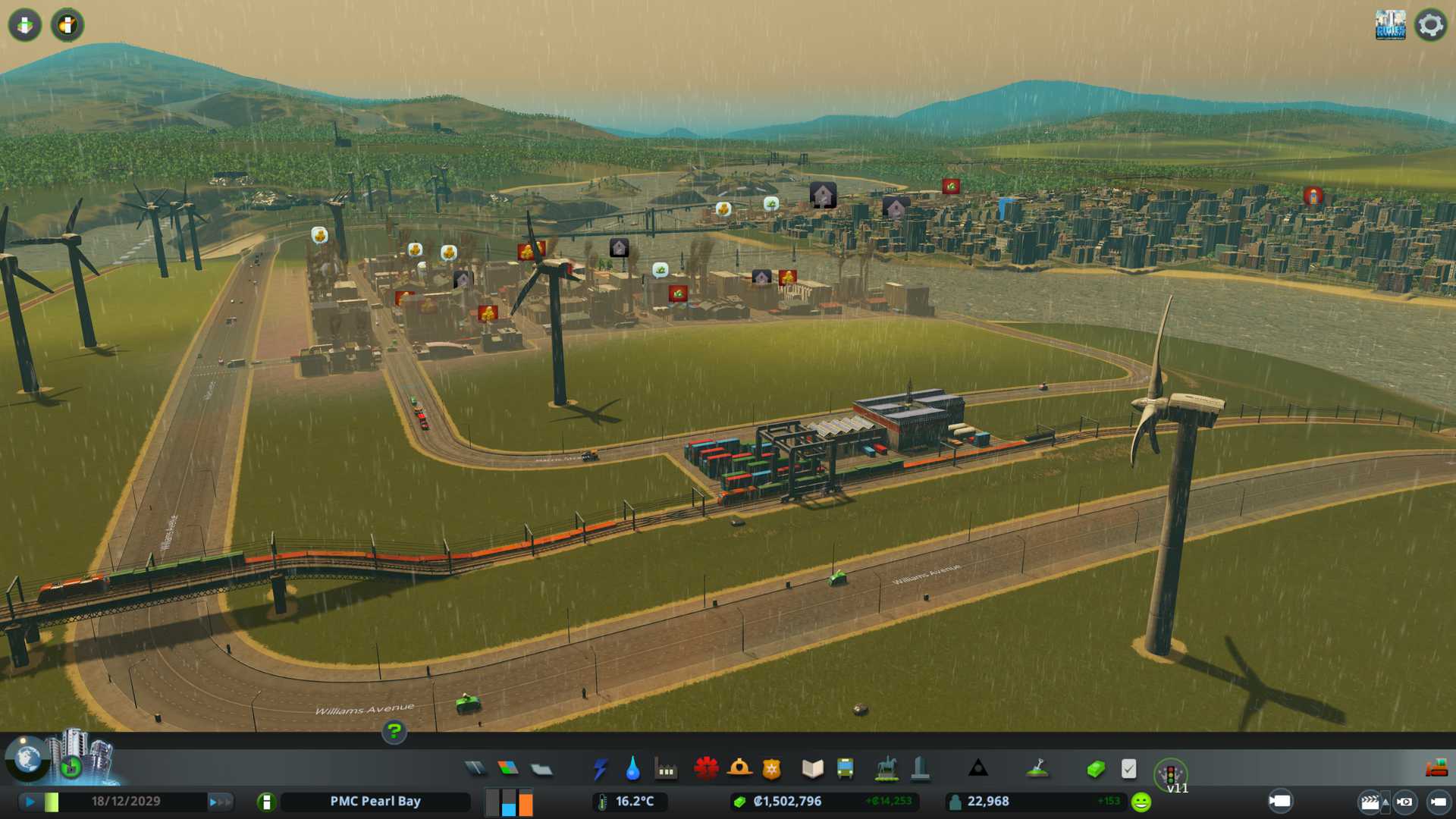Open the Districts tool
The height and width of the screenshot is (819, 1456).
[x=541, y=770]
